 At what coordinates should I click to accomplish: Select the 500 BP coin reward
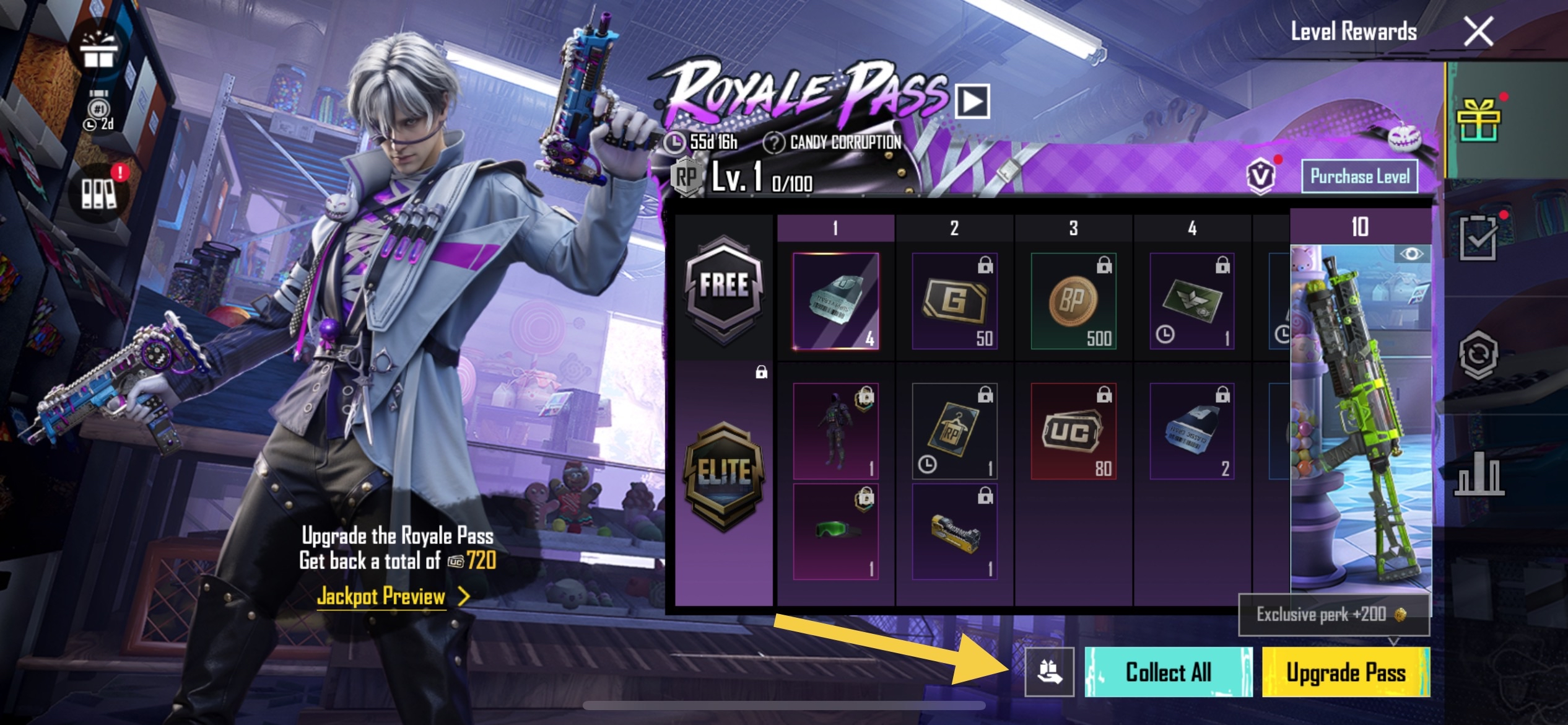[1073, 301]
